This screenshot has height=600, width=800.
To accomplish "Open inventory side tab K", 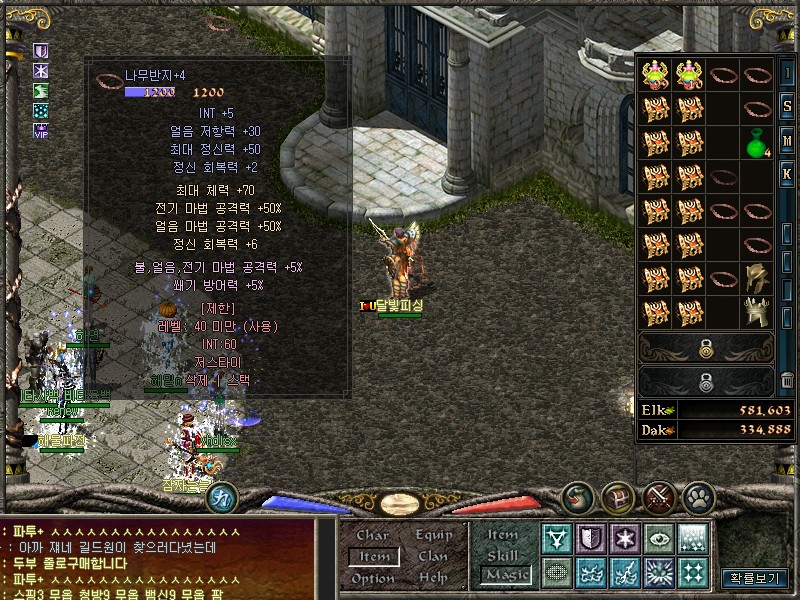I will tap(787, 174).
